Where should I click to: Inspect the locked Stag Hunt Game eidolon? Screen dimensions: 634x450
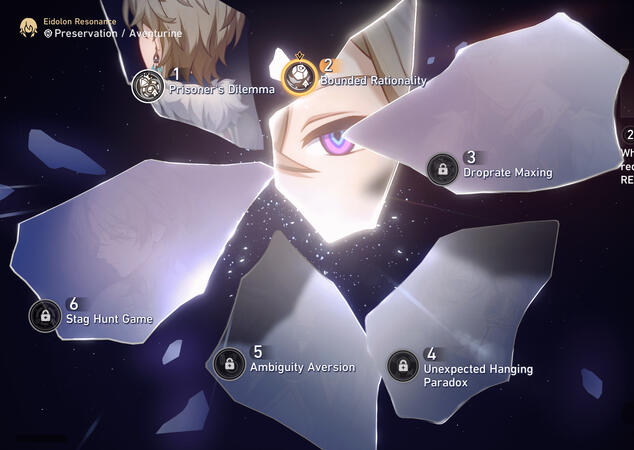tap(44, 316)
